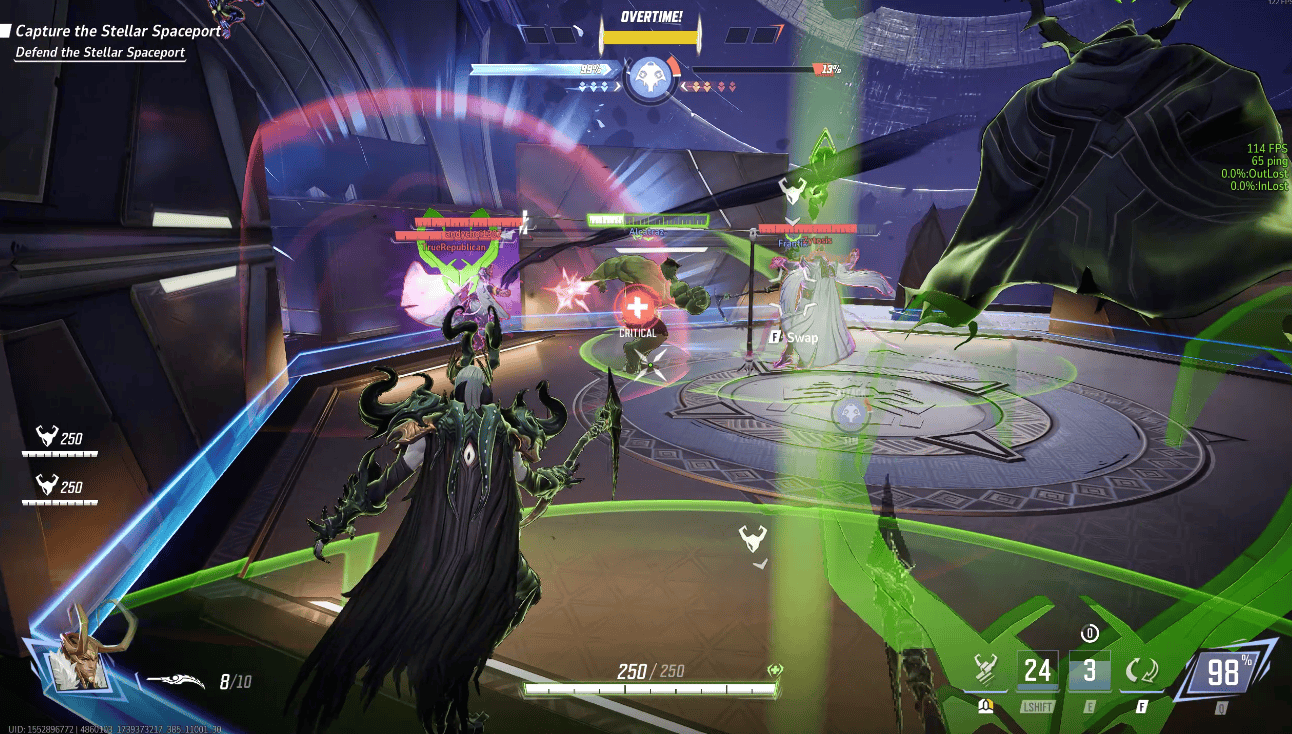1292x734 pixels.
Task: Trigger the ultimate ability at 98%
Action: coord(1223,673)
